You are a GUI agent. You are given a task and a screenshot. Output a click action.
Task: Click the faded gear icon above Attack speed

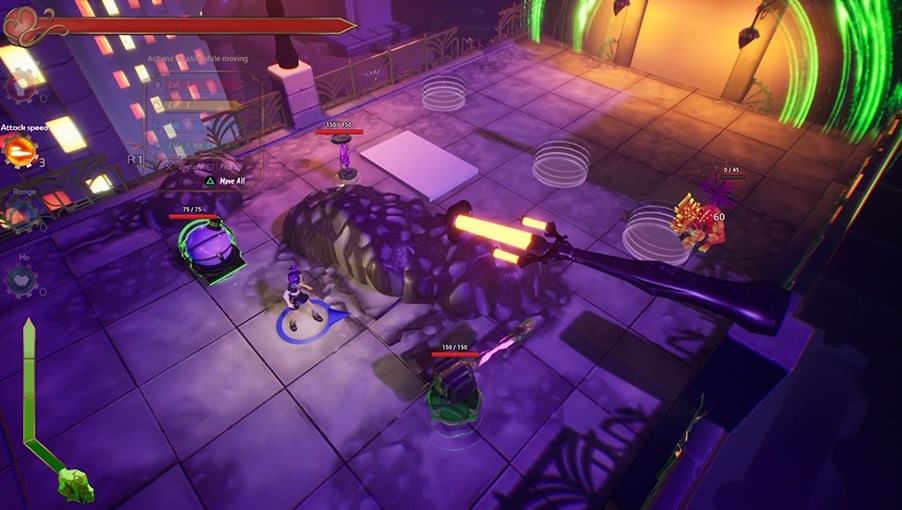tap(19, 86)
